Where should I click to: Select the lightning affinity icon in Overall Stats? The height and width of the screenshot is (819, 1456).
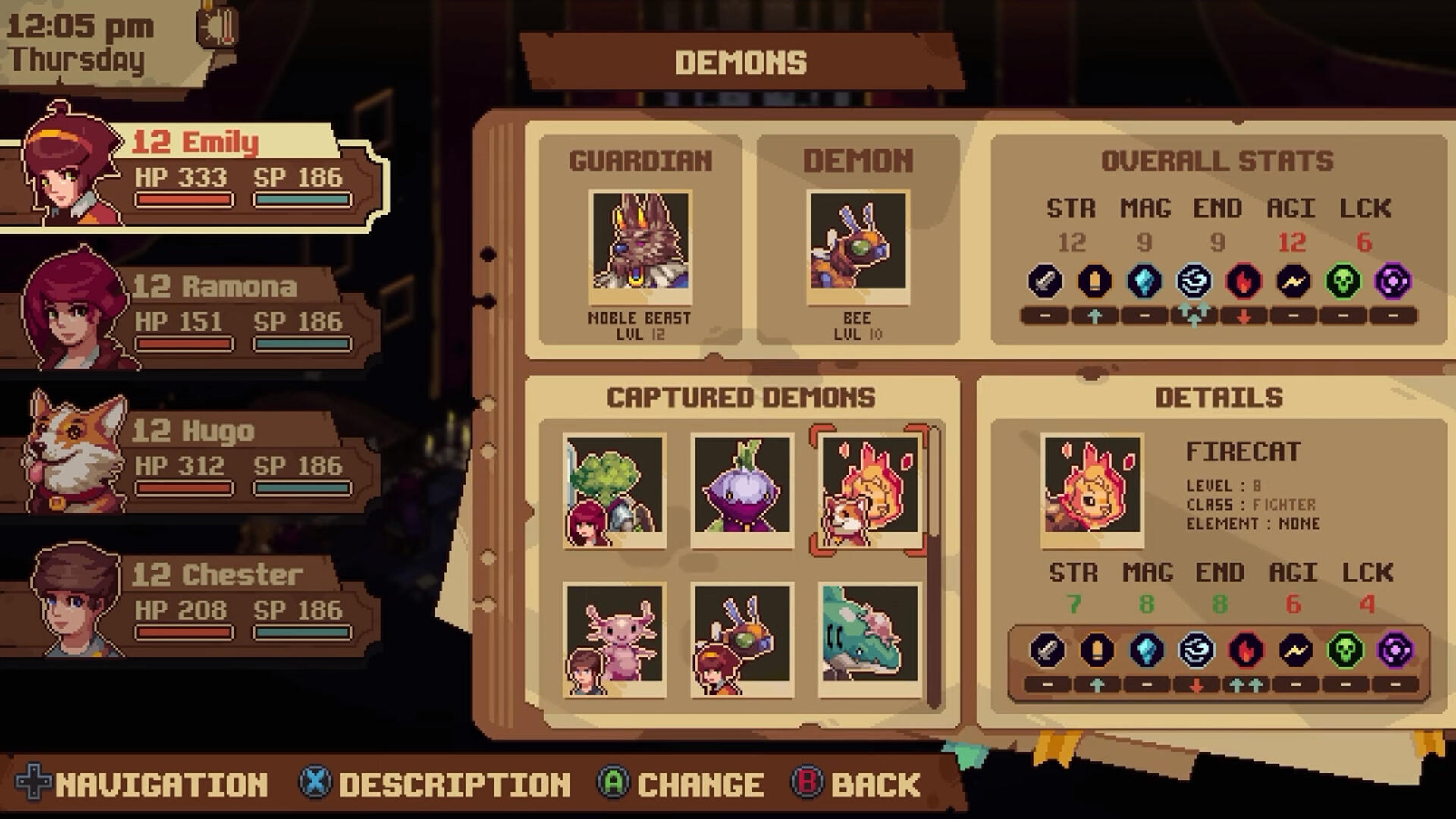tap(1294, 281)
